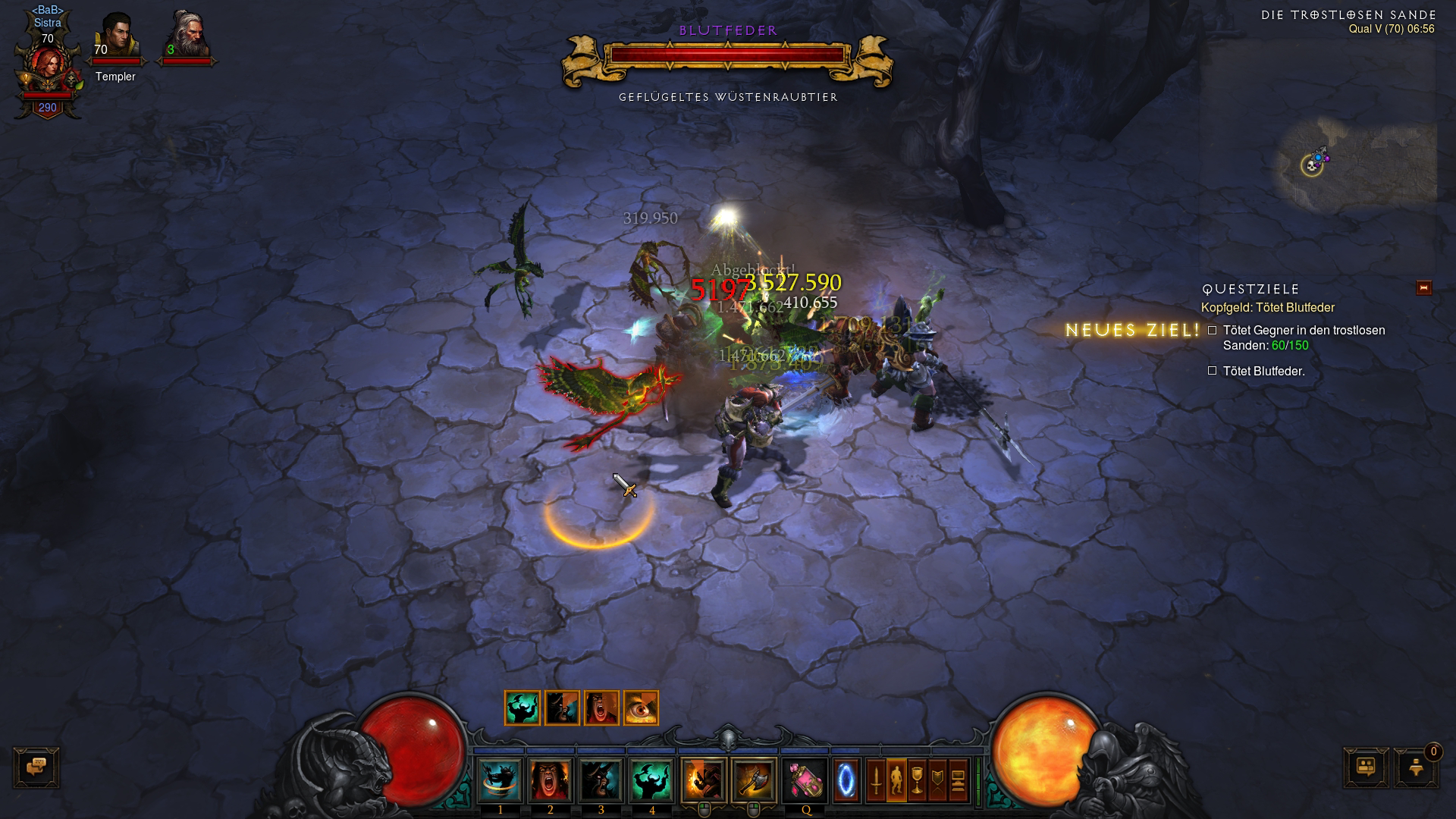Select the throwing axe right-mouse skill
The height and width of the screenshot is (819, 1456).
pos(754,780)
